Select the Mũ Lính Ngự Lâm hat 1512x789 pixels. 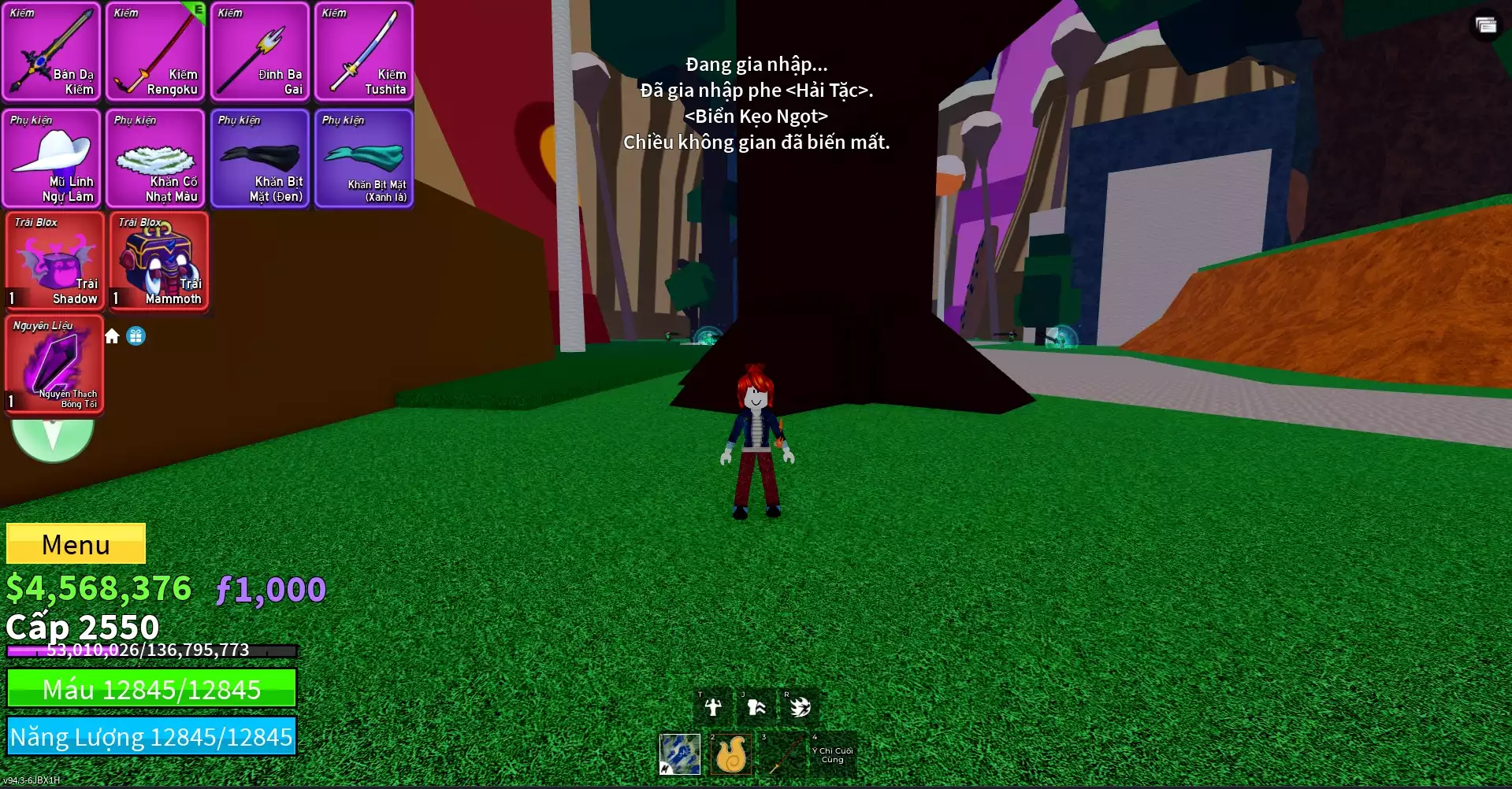(x=52, y=158)
